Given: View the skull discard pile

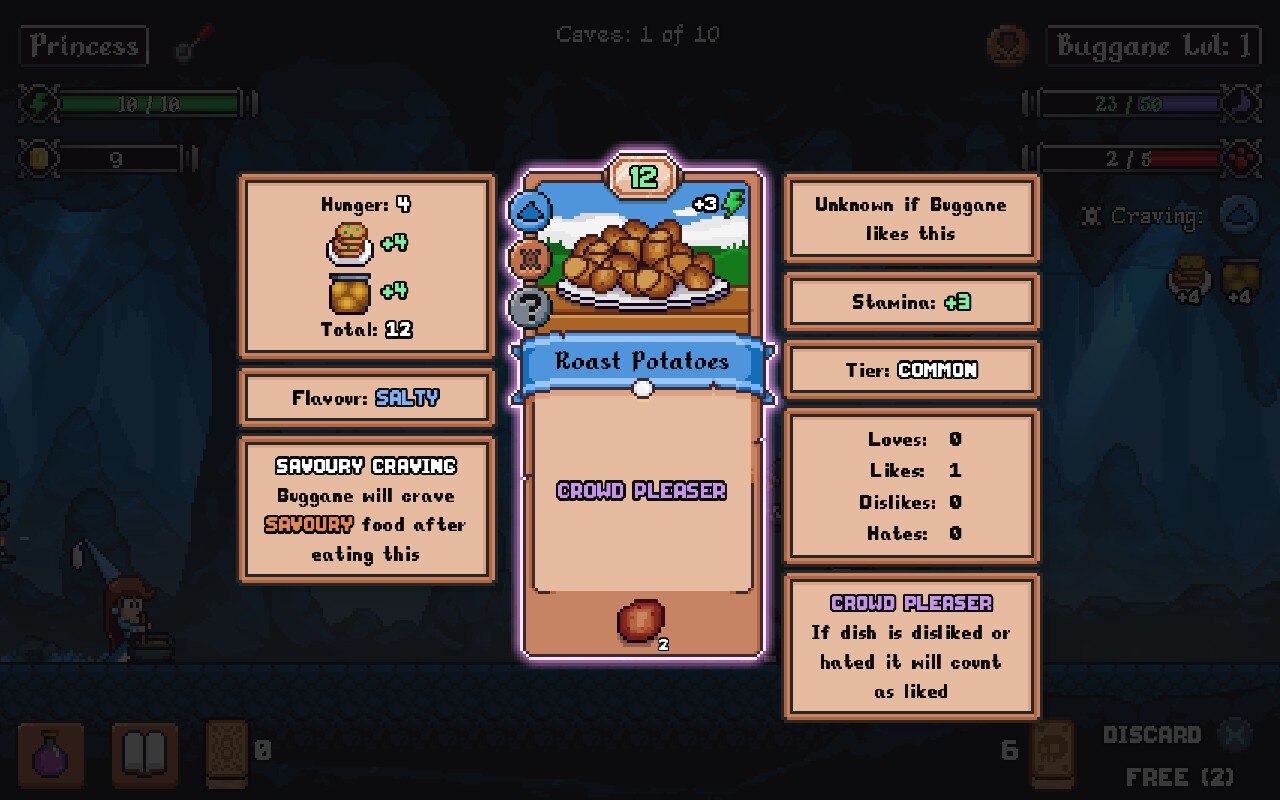Looking at the screenshot, I should coord(1052,752).
